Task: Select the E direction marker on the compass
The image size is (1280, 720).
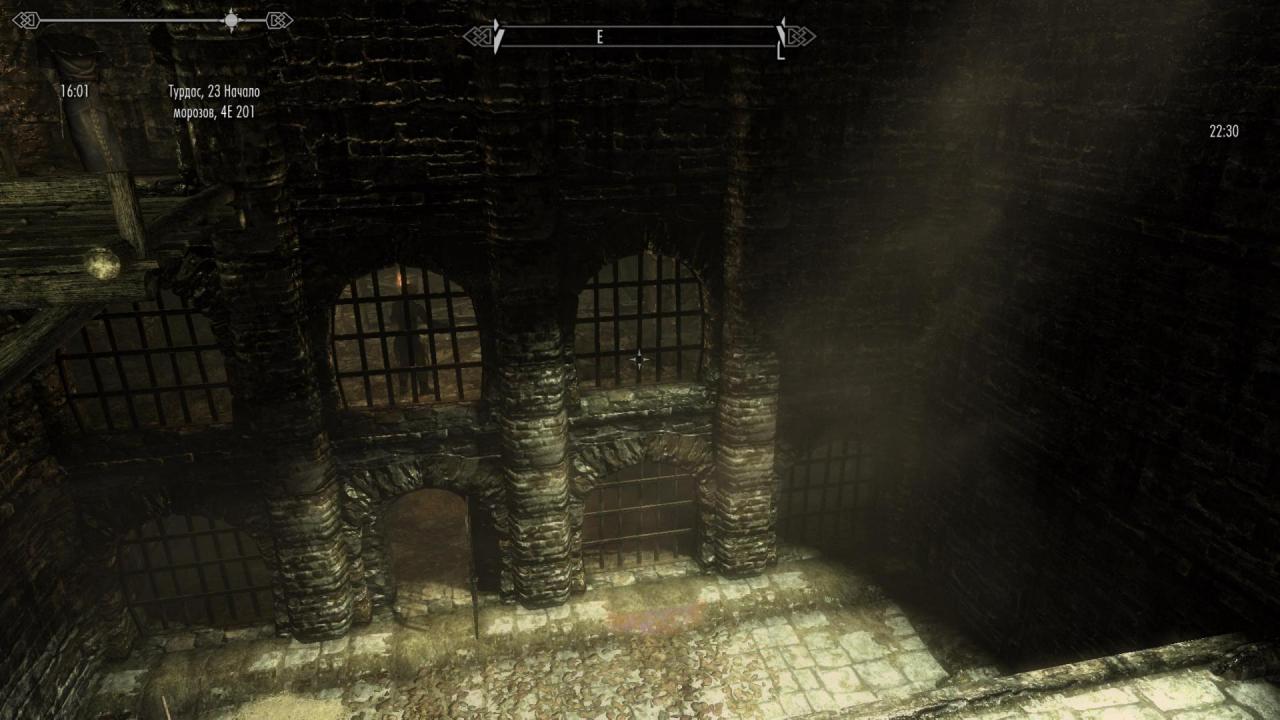Action: (x=599, y=38)
